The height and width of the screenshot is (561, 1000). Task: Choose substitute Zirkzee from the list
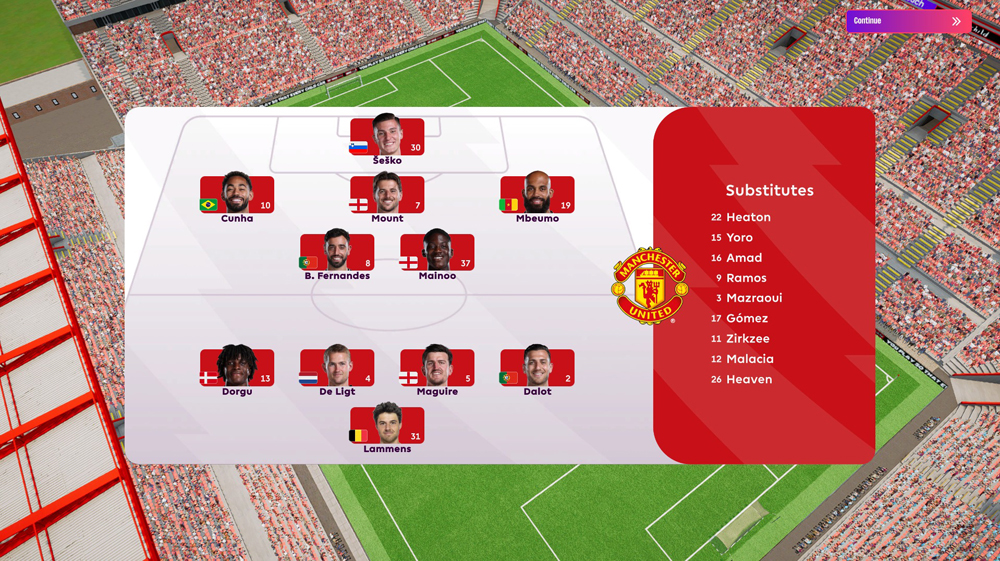749,339
